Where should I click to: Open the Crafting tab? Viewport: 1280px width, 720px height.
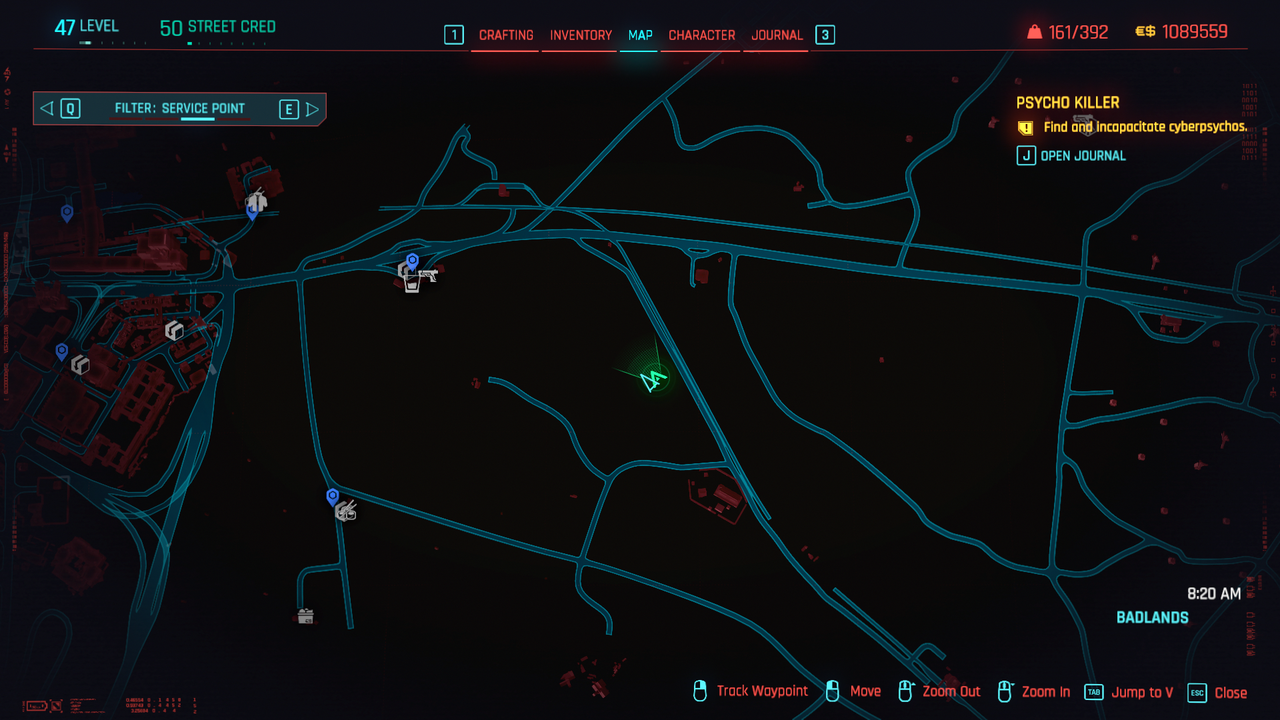506,35
